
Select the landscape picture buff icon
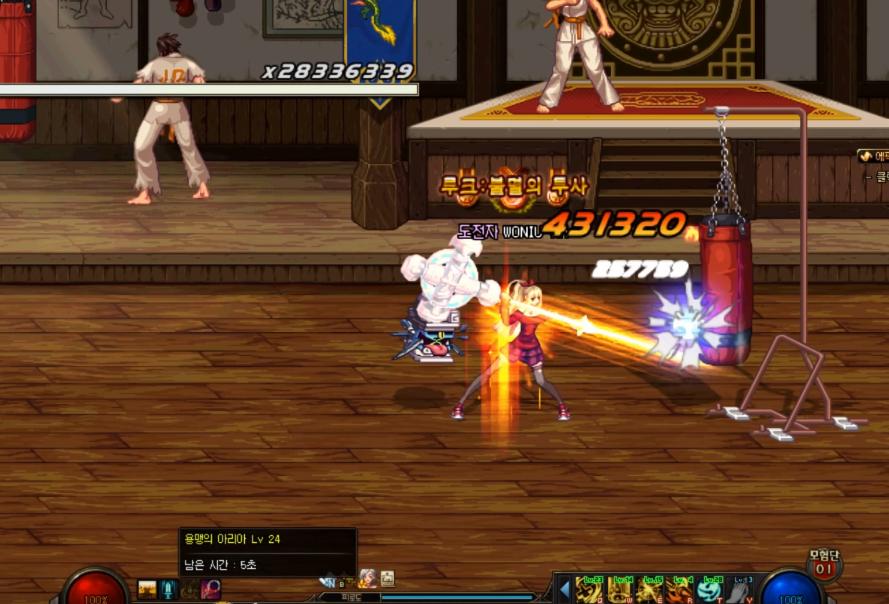coord(147,589)
